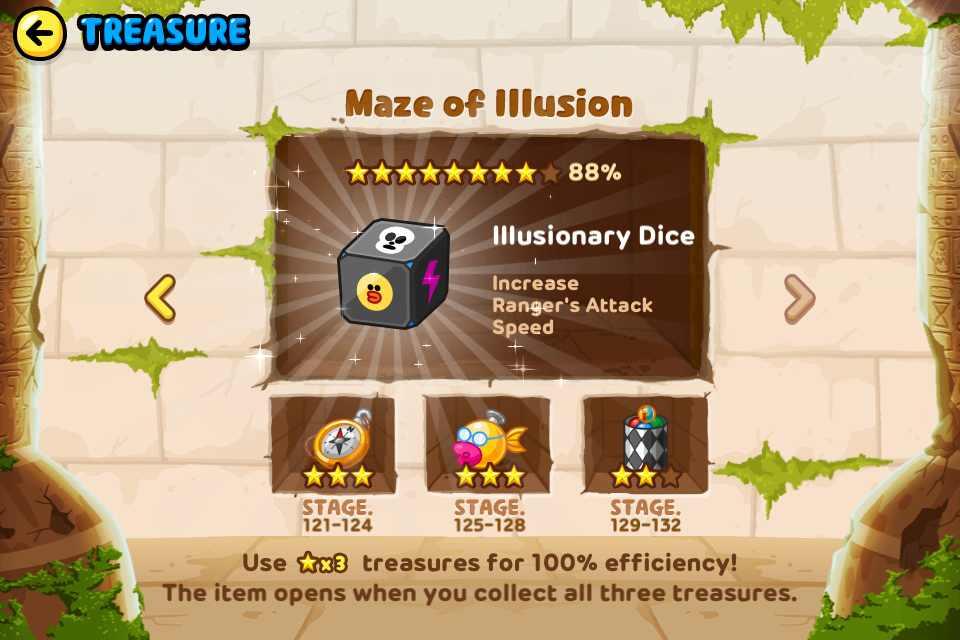Choose the fish treasure for Stage 125-128
Image resolution: width=960 pixels, height=640 pixels.
(488, 444)
